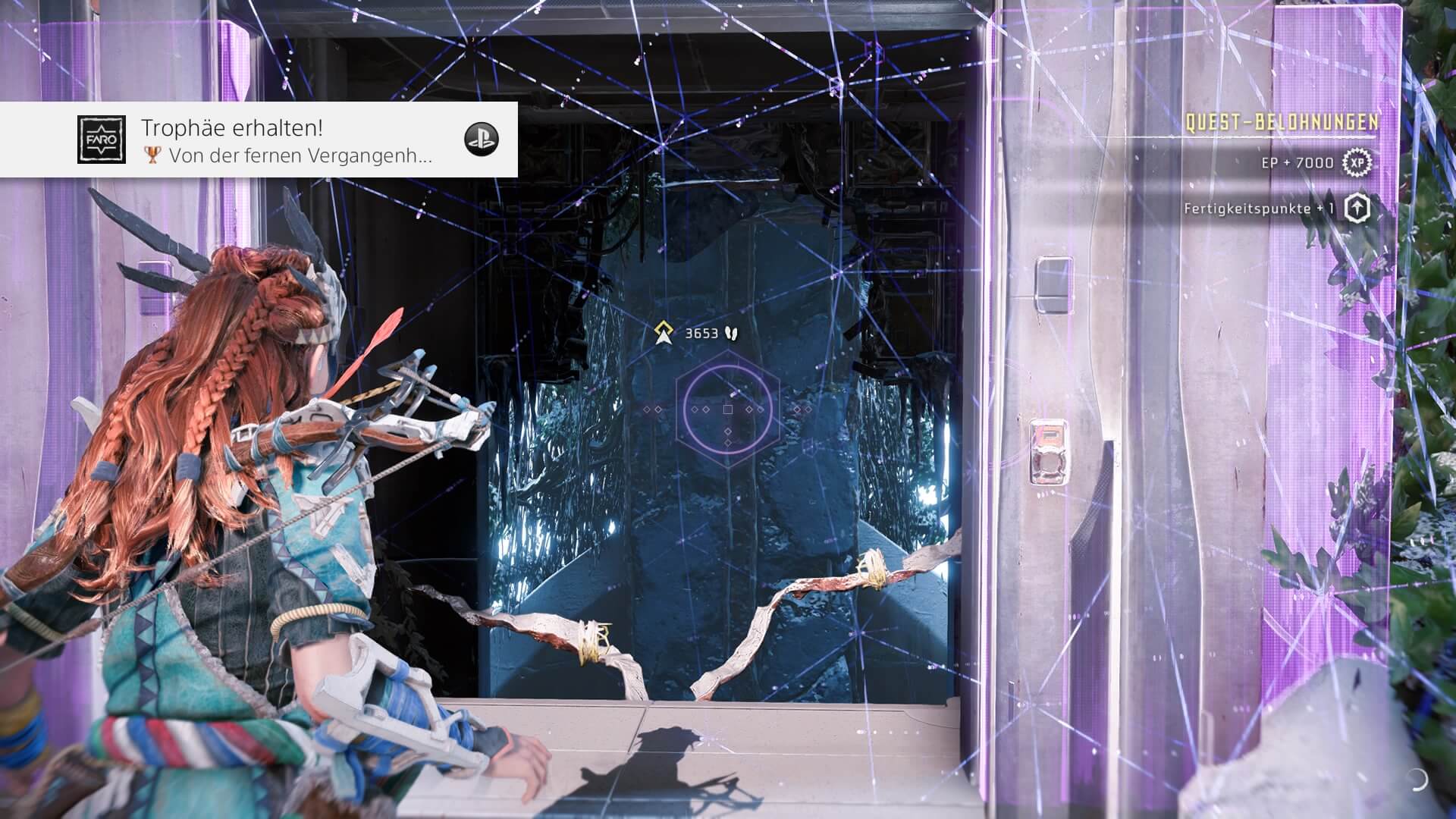Click the Fertigkeitspunkte skill point icon
Screen dimensions: 1456x819
[x=1357, y=208]
